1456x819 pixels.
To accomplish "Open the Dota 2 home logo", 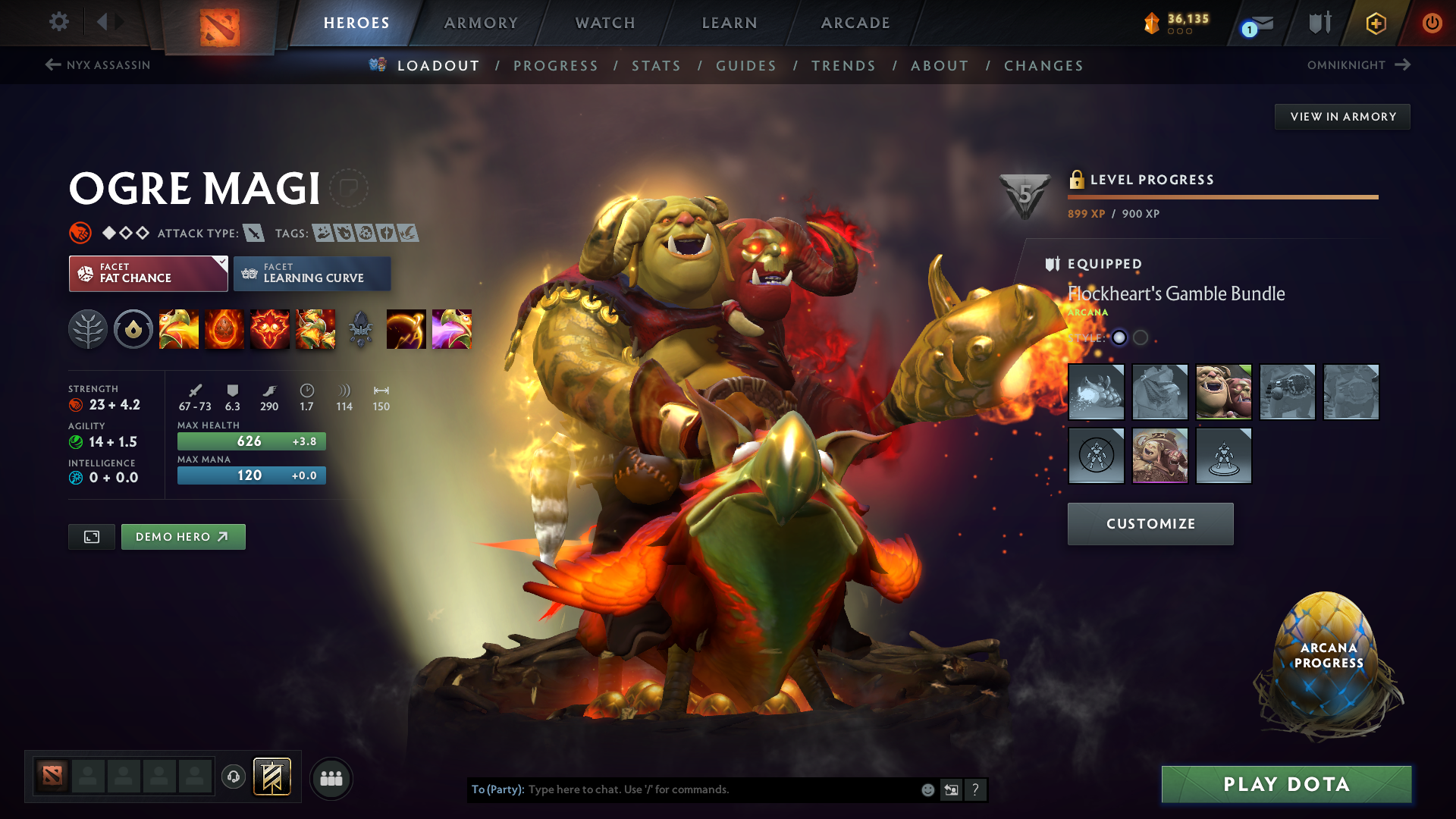I will (220, 23).
